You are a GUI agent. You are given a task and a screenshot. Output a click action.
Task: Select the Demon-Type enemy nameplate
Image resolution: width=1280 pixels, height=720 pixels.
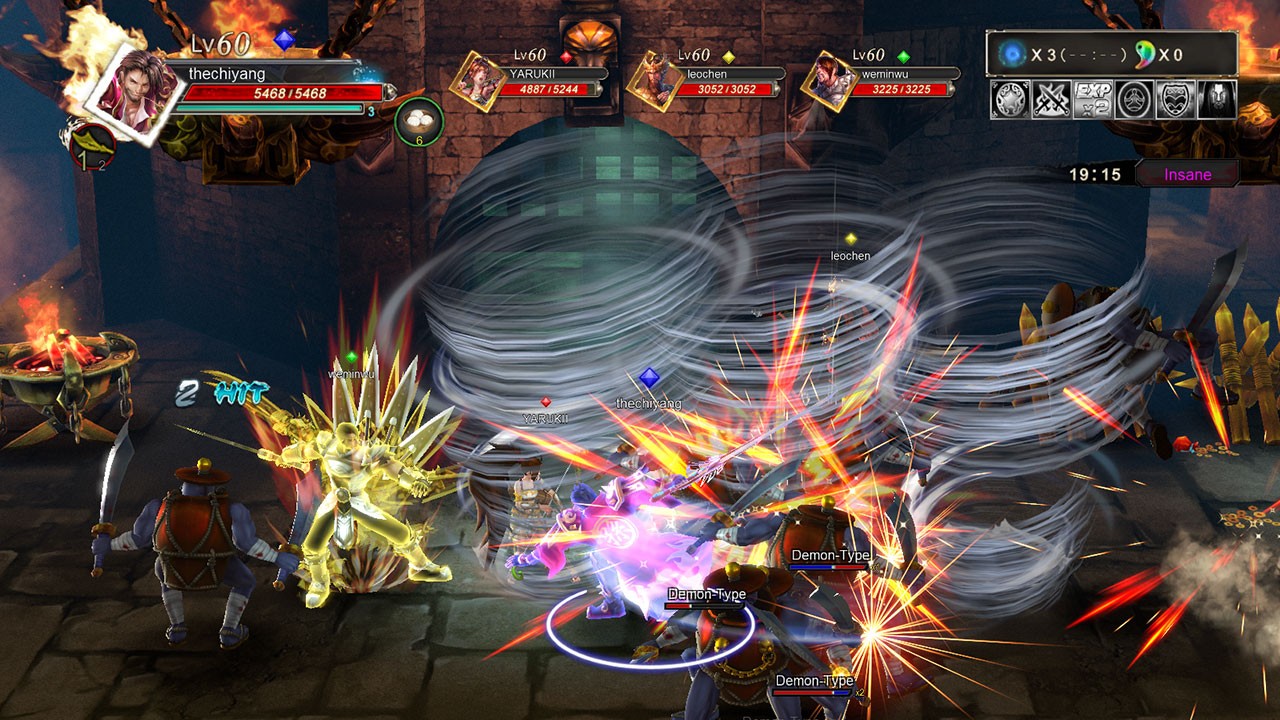[705, 595]
